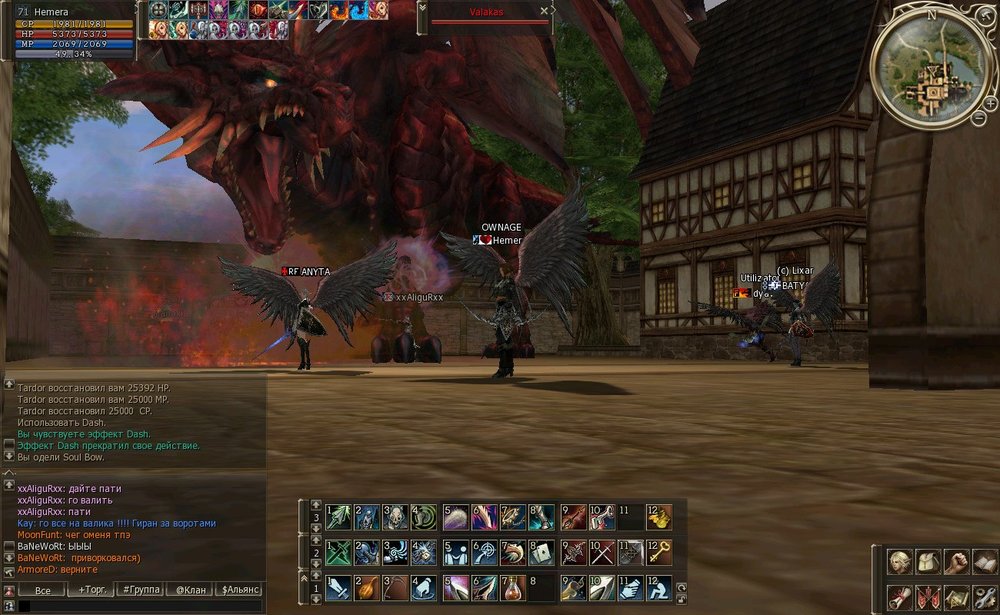Switch to the Все chat tab

(x=42, y=590)
